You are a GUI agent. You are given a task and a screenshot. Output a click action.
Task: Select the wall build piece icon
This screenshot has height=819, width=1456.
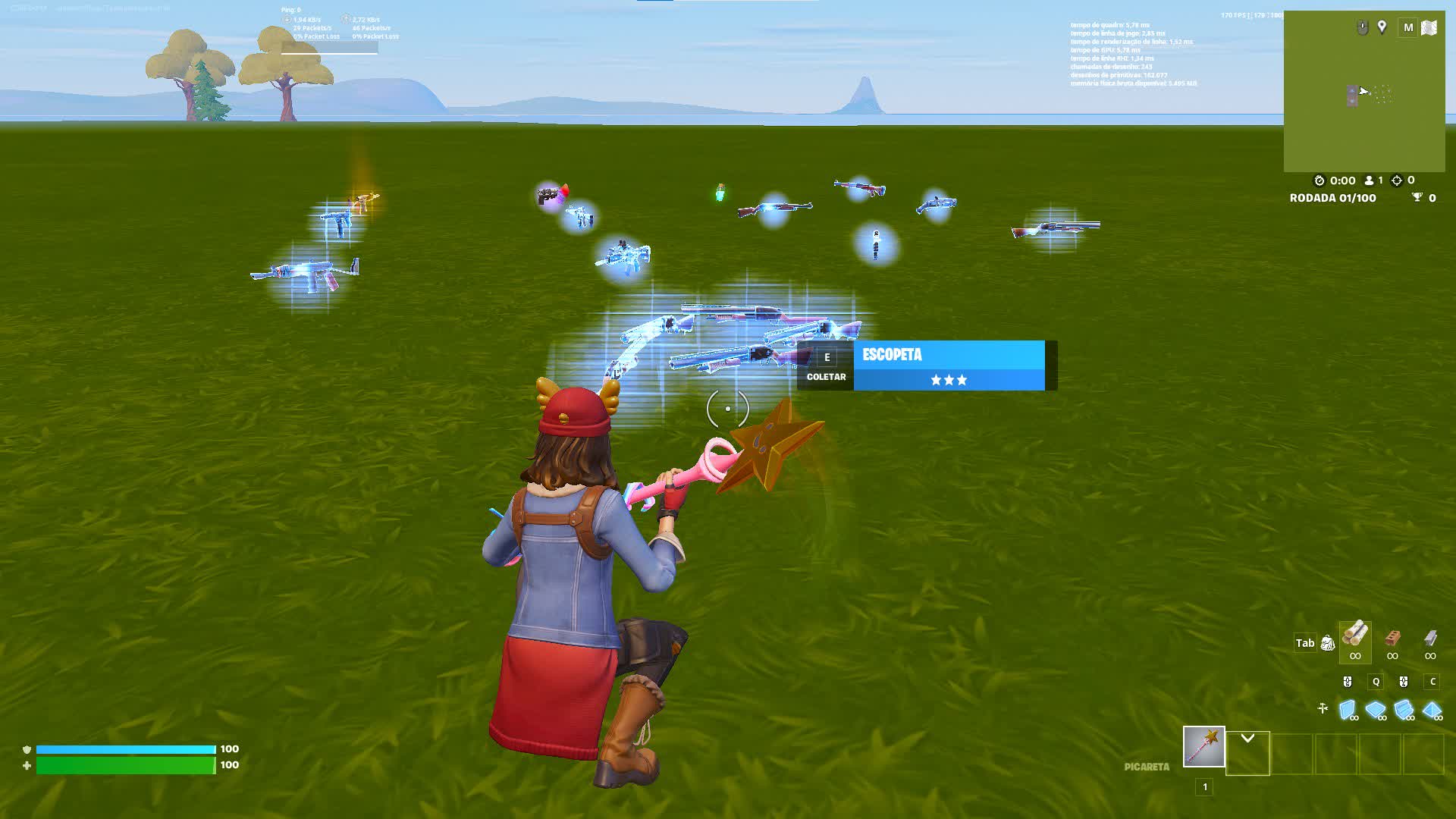tap(1348, 708)
